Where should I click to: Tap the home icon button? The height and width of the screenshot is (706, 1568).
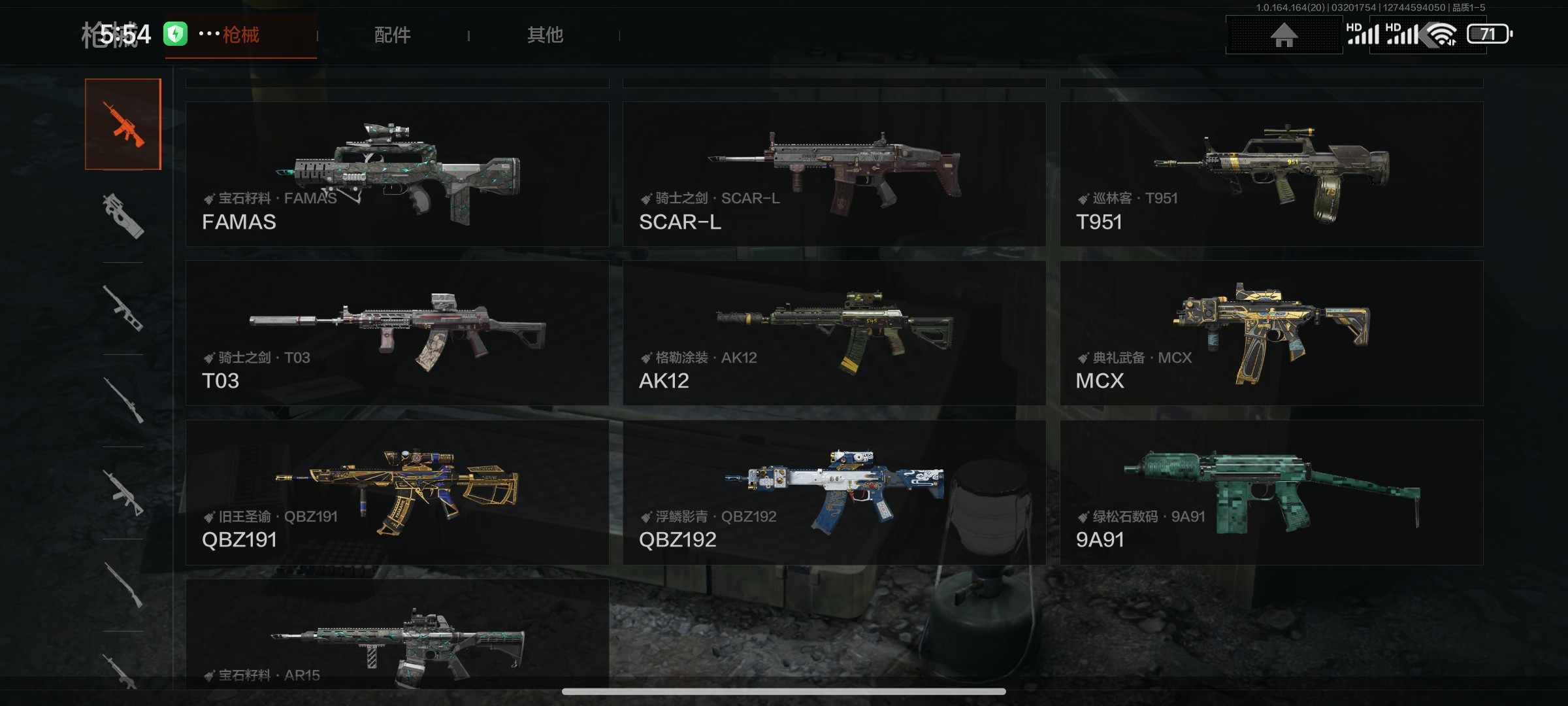1283,35
